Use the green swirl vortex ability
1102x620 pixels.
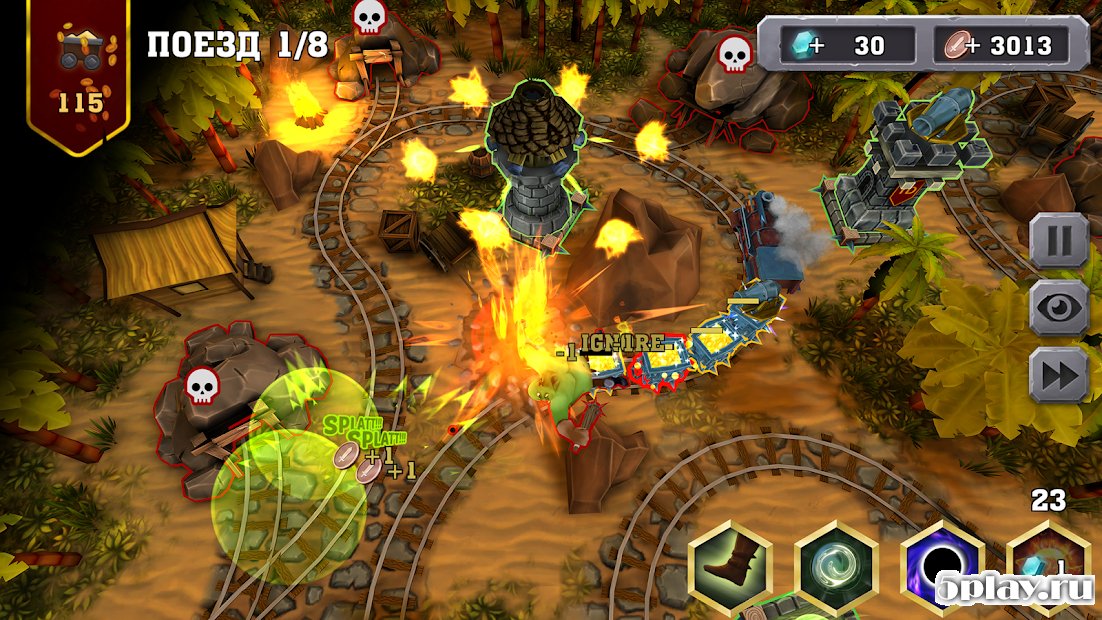tap(836, 566)
